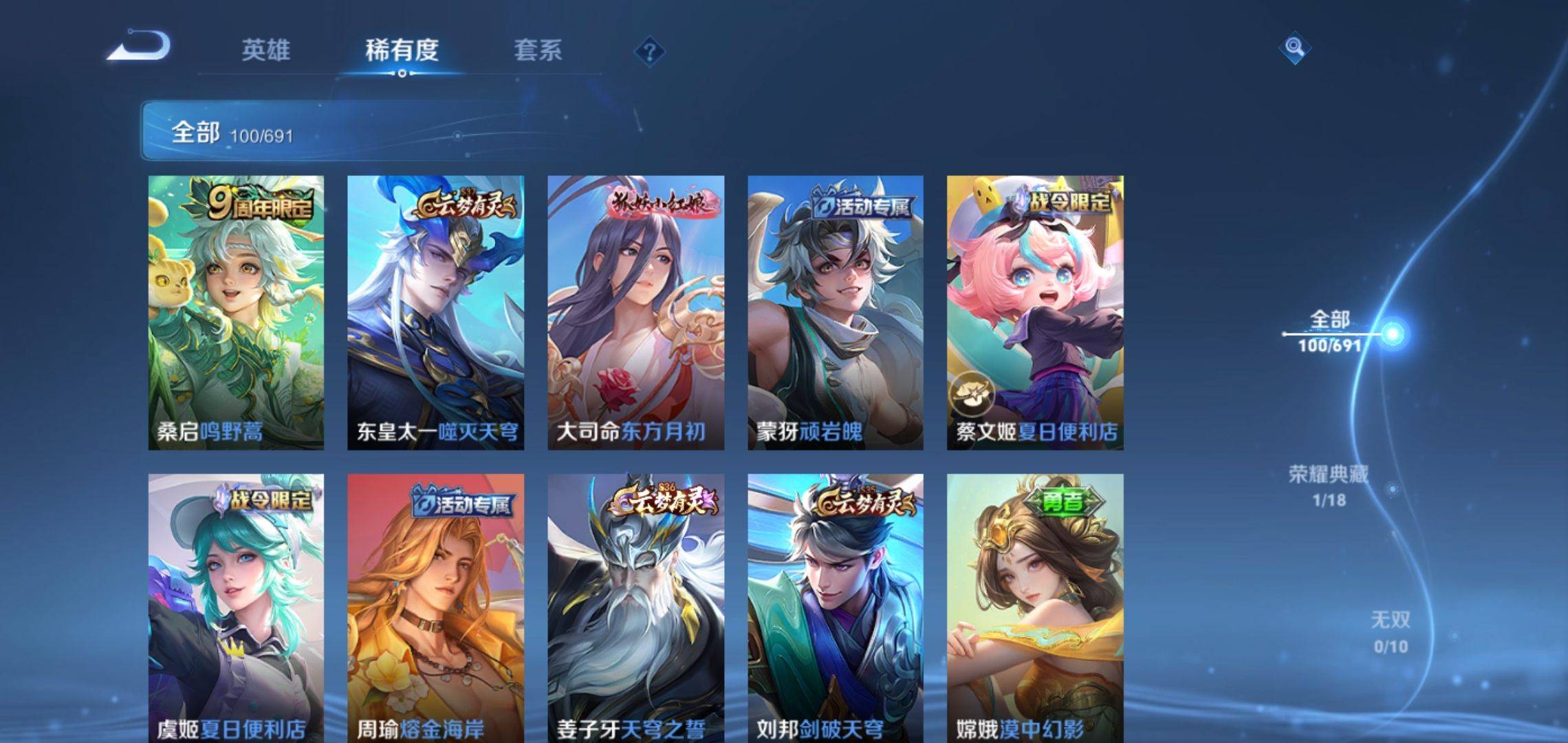
Task: Go back with the return arrow
Action: [x=138, y=47]
